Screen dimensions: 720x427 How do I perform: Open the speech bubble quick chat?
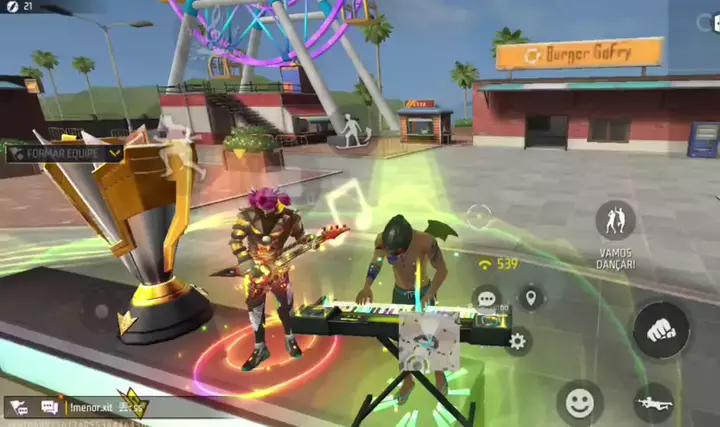[x=487, y=297]
